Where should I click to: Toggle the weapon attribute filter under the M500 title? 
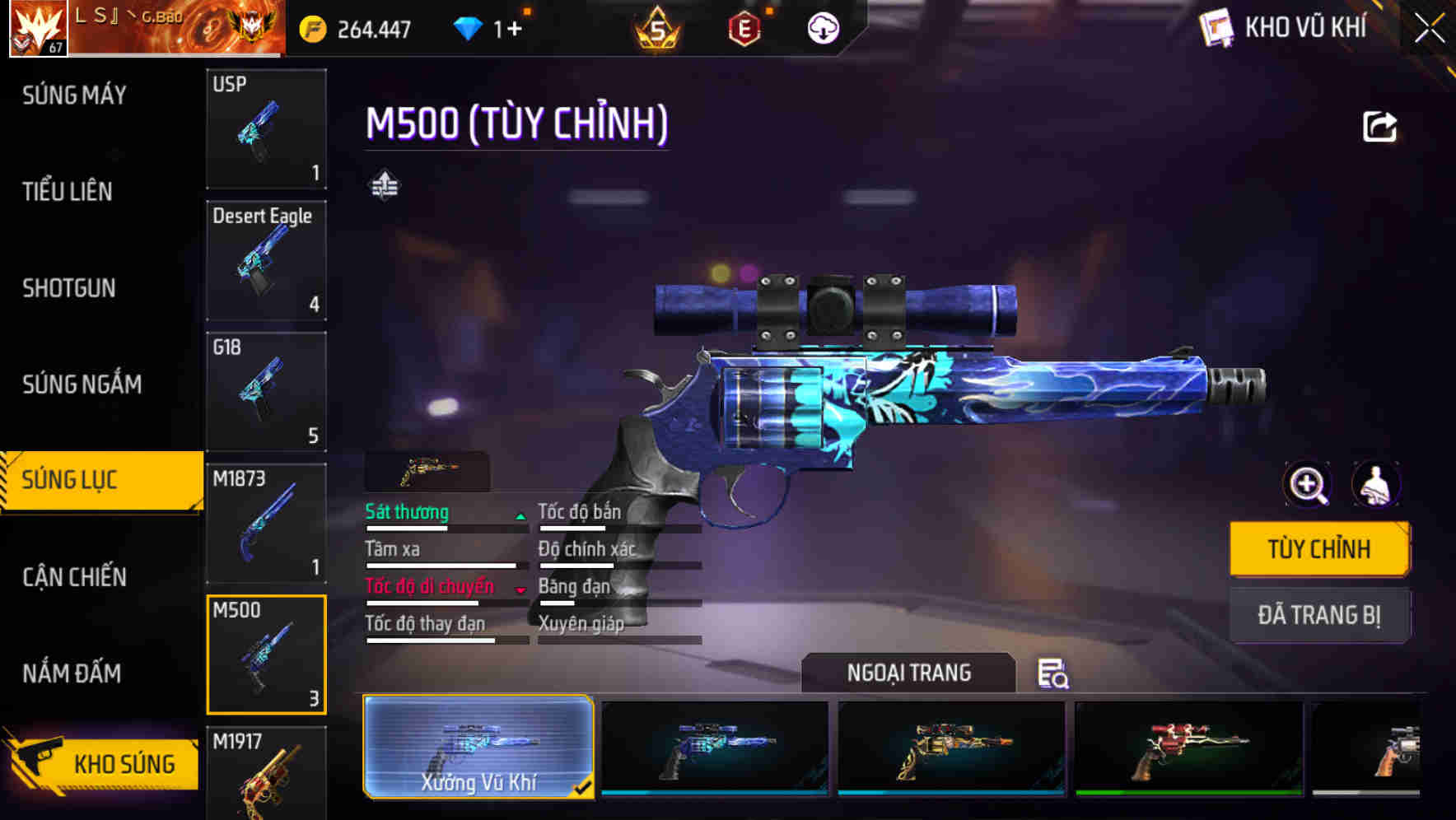coord(384,184)
